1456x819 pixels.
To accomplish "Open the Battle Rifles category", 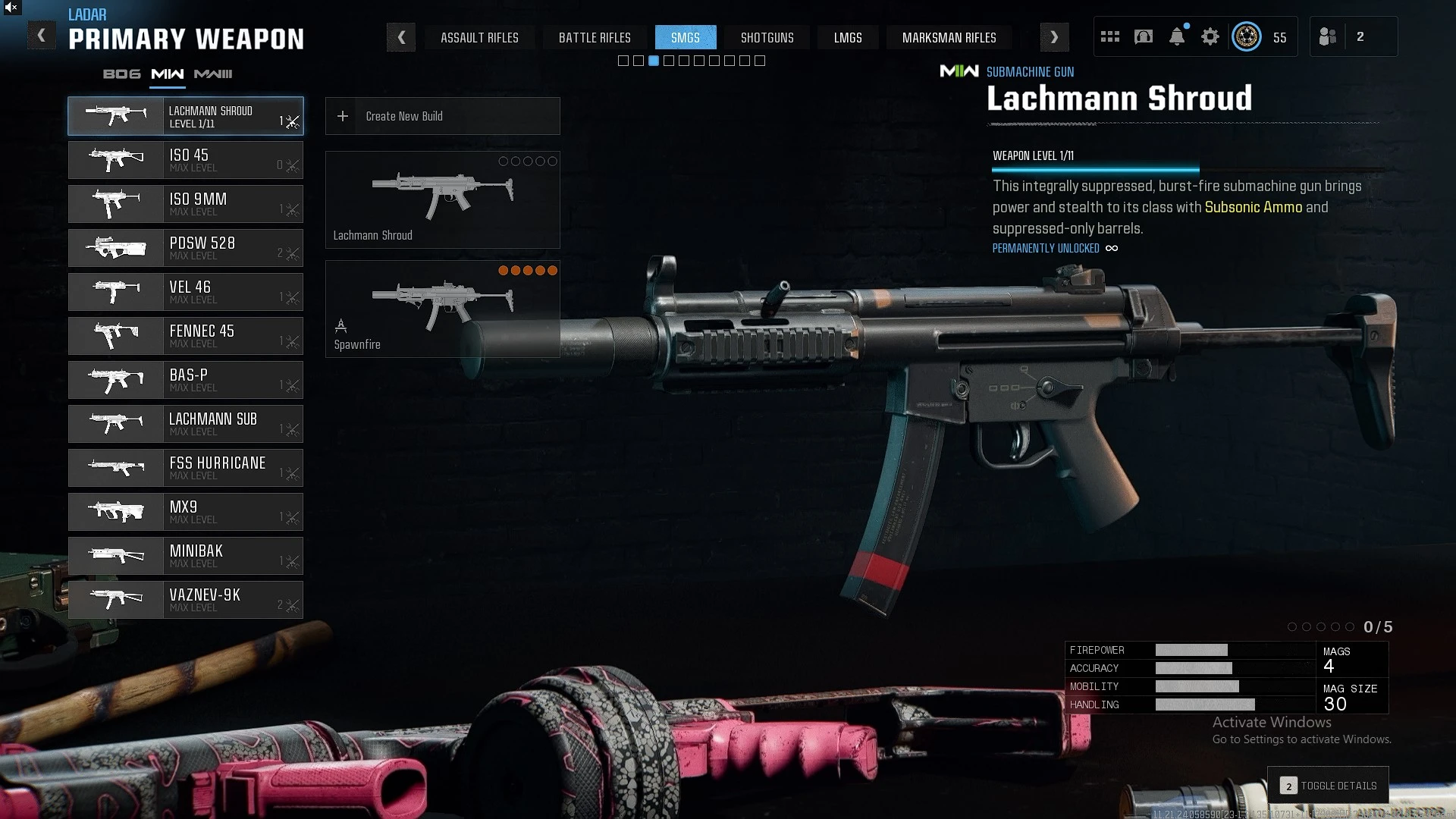I will 595,38.
